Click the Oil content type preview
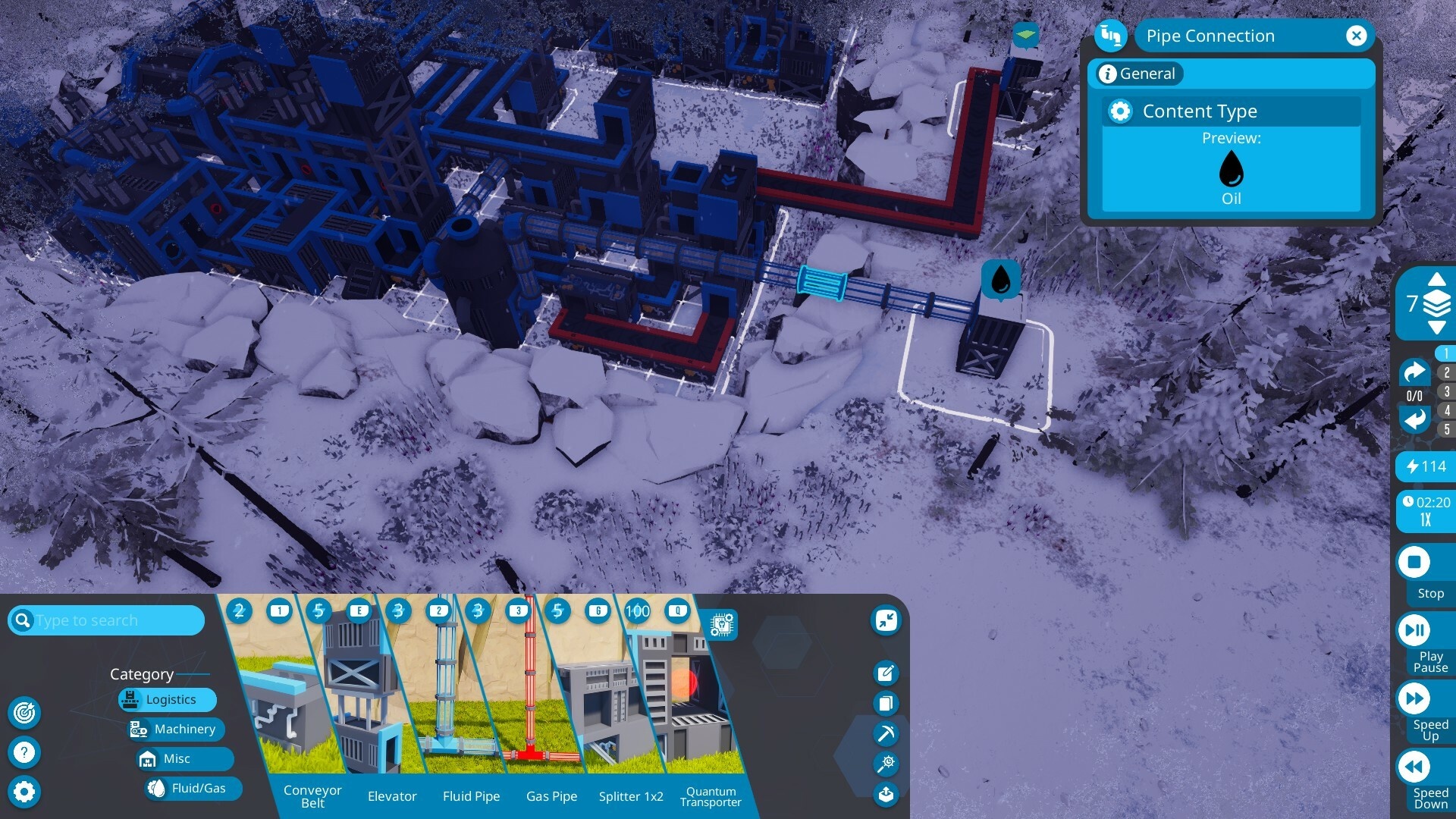 (x=1231, y=171)
